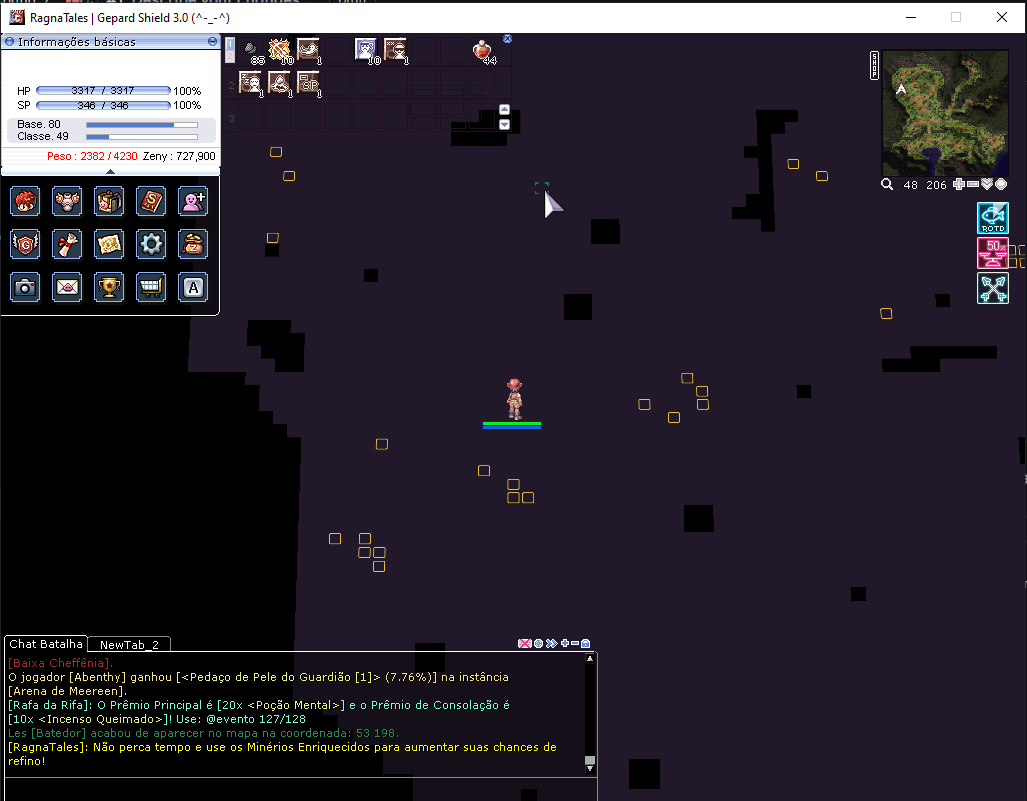Open the gear settings icon
The height and width of the screenshot is (801, 1027).
coord(151,244)
